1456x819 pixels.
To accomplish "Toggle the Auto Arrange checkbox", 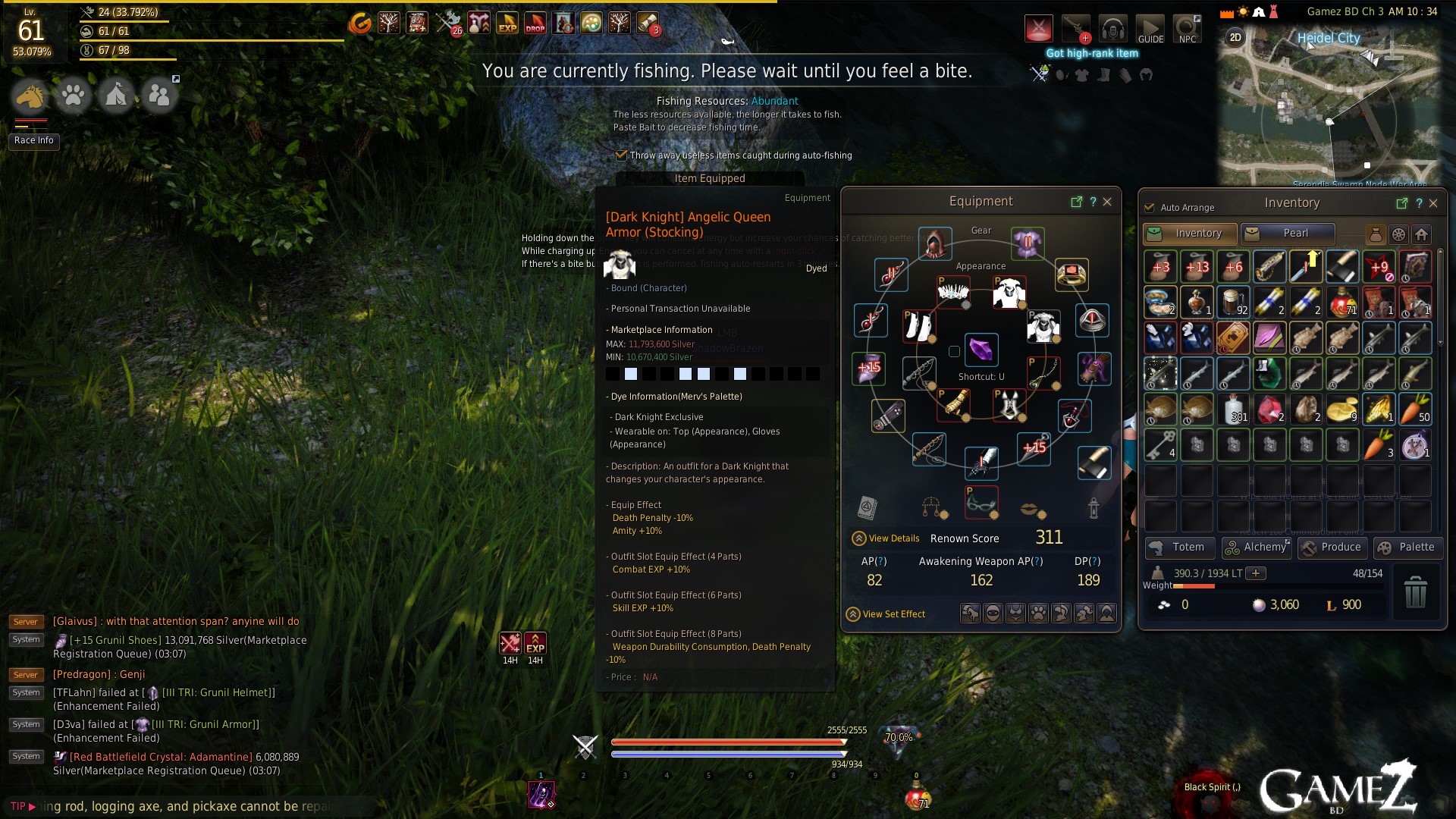I will 1150,208.
